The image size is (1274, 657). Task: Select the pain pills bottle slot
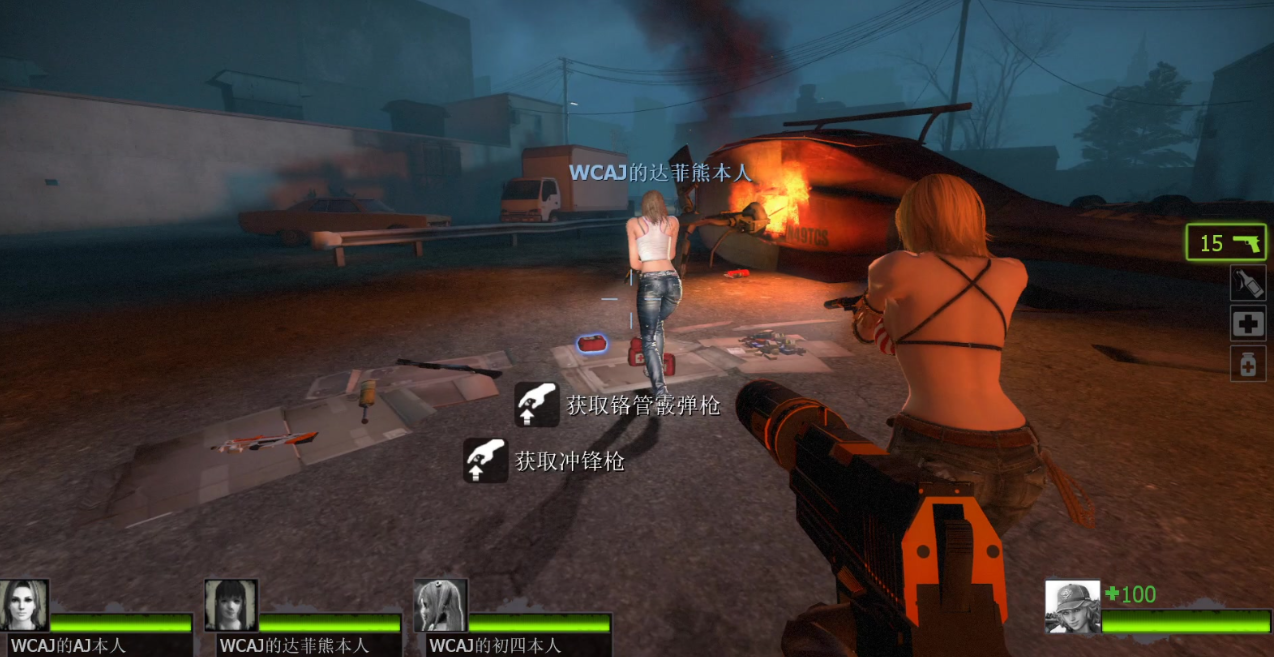[1248, 364]
